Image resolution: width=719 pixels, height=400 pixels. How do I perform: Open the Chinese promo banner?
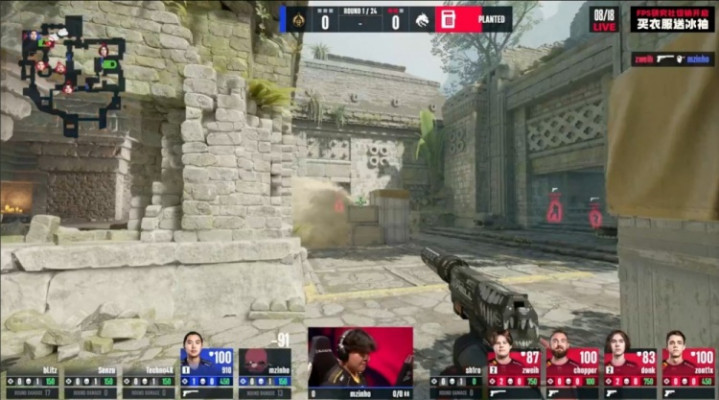click(x=672, y=19)
